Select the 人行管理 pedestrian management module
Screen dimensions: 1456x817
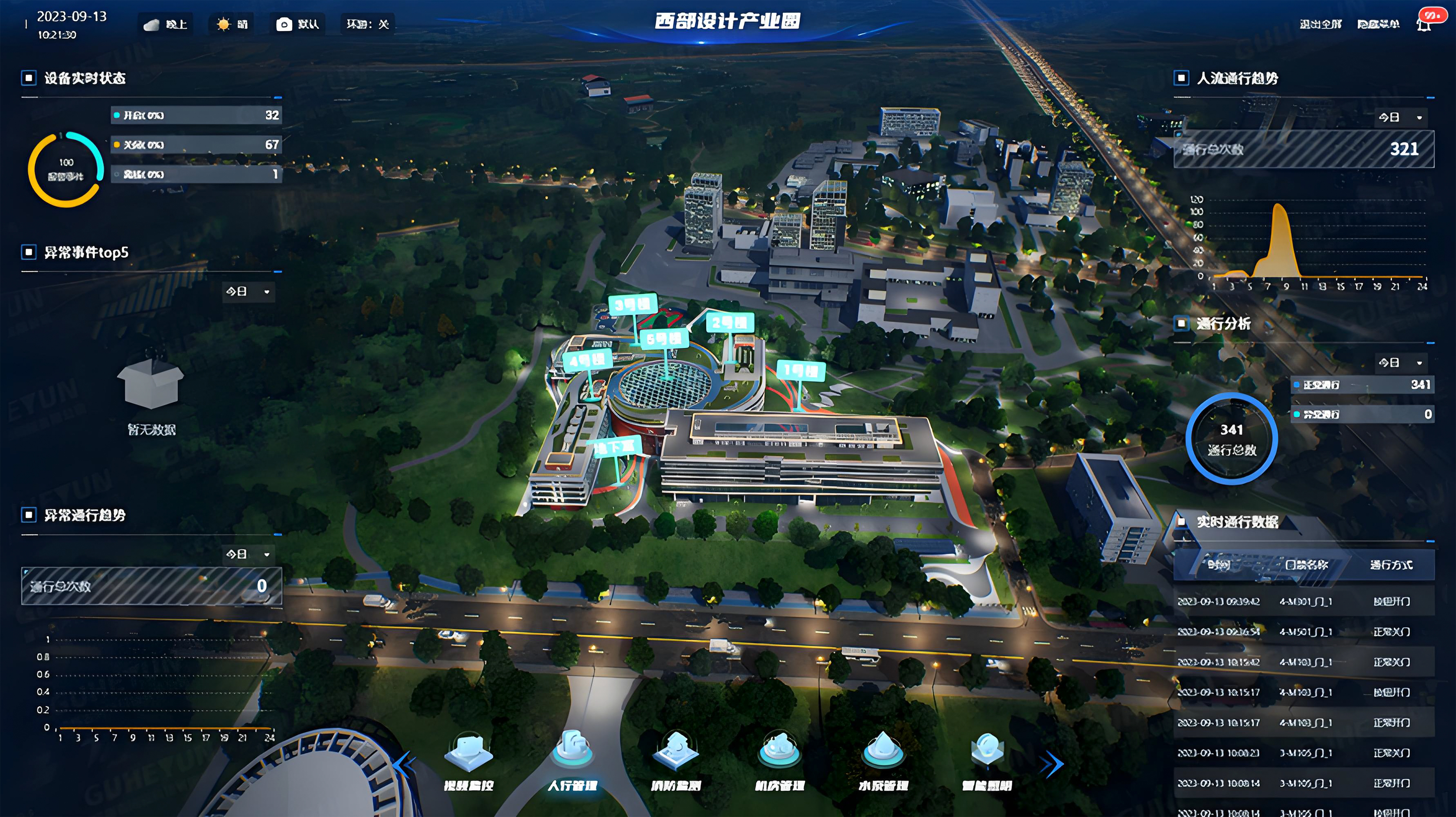572,757
